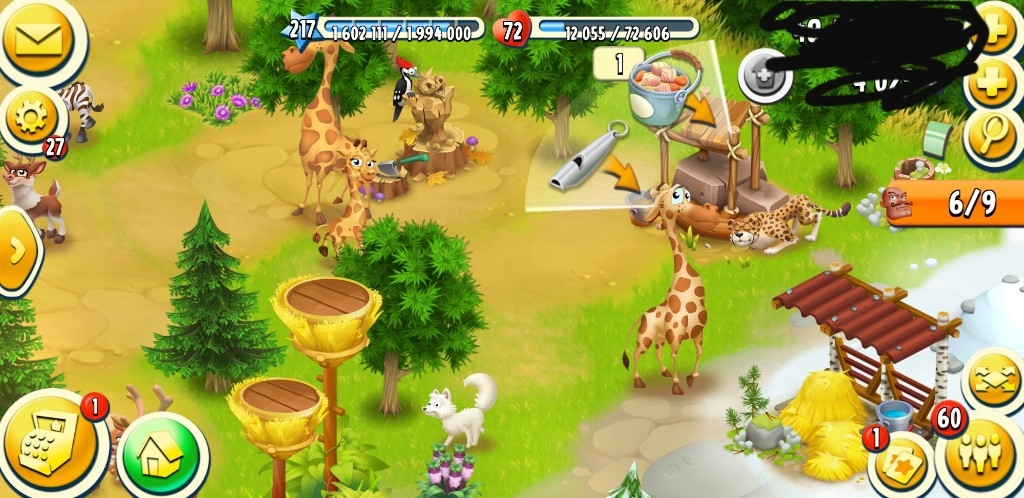This screenshot has width=1024, height=498.
Task: Open the cash register shop
Action: (x=52, y=443)
